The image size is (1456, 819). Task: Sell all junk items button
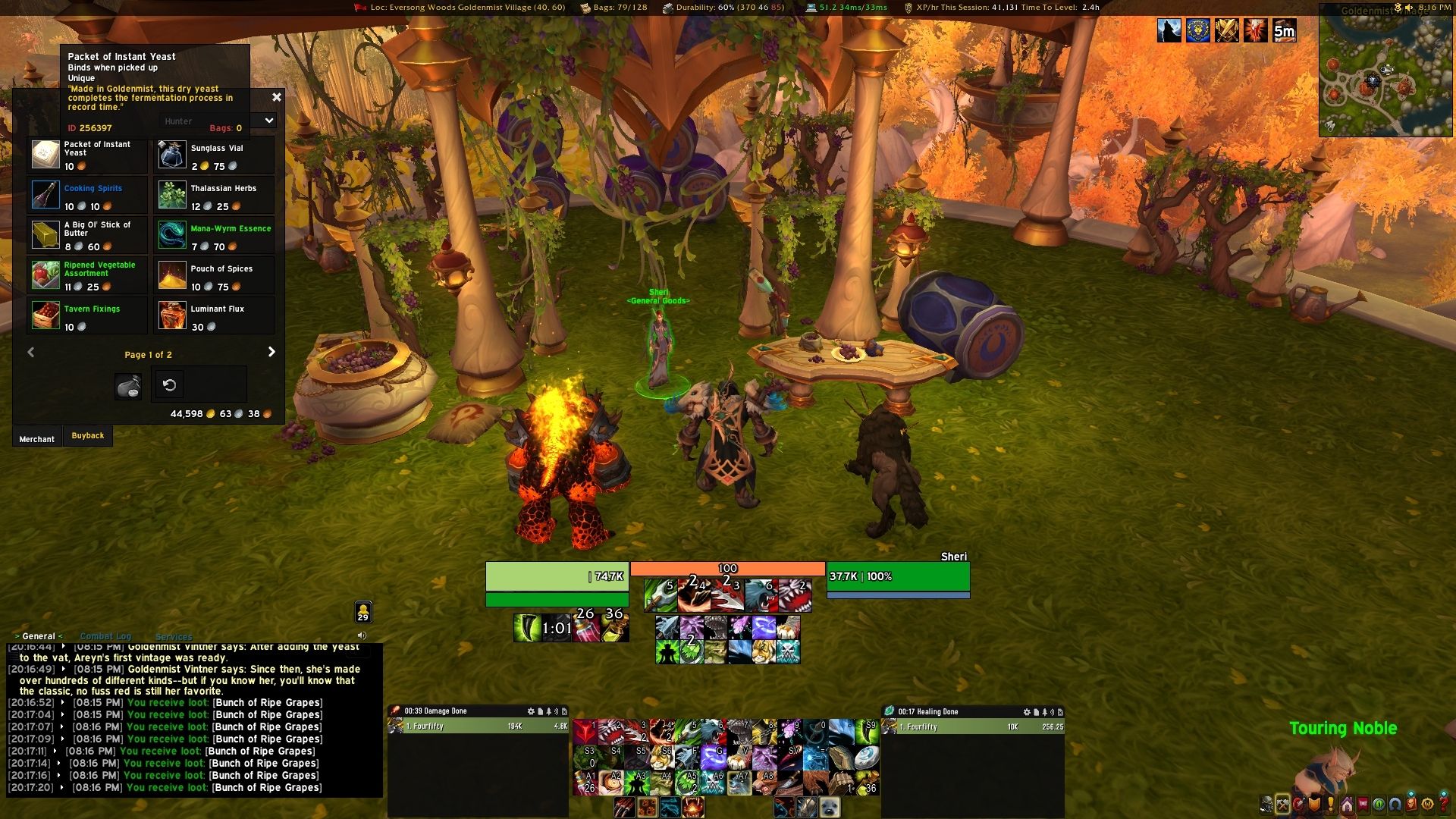[128, 386]
